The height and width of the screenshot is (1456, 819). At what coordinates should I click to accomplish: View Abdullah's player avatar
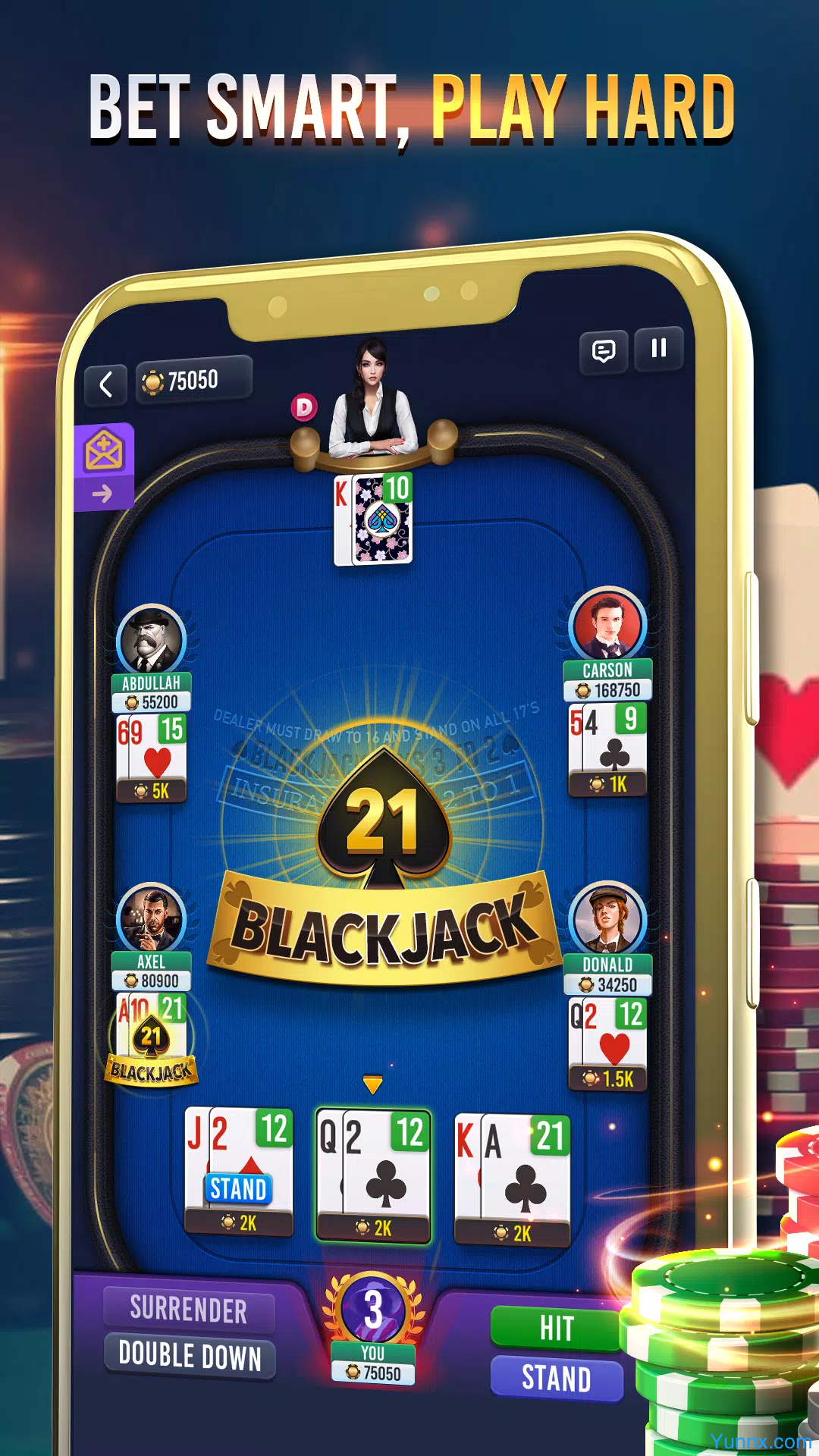pyautogui.click(x=152, y=640)
